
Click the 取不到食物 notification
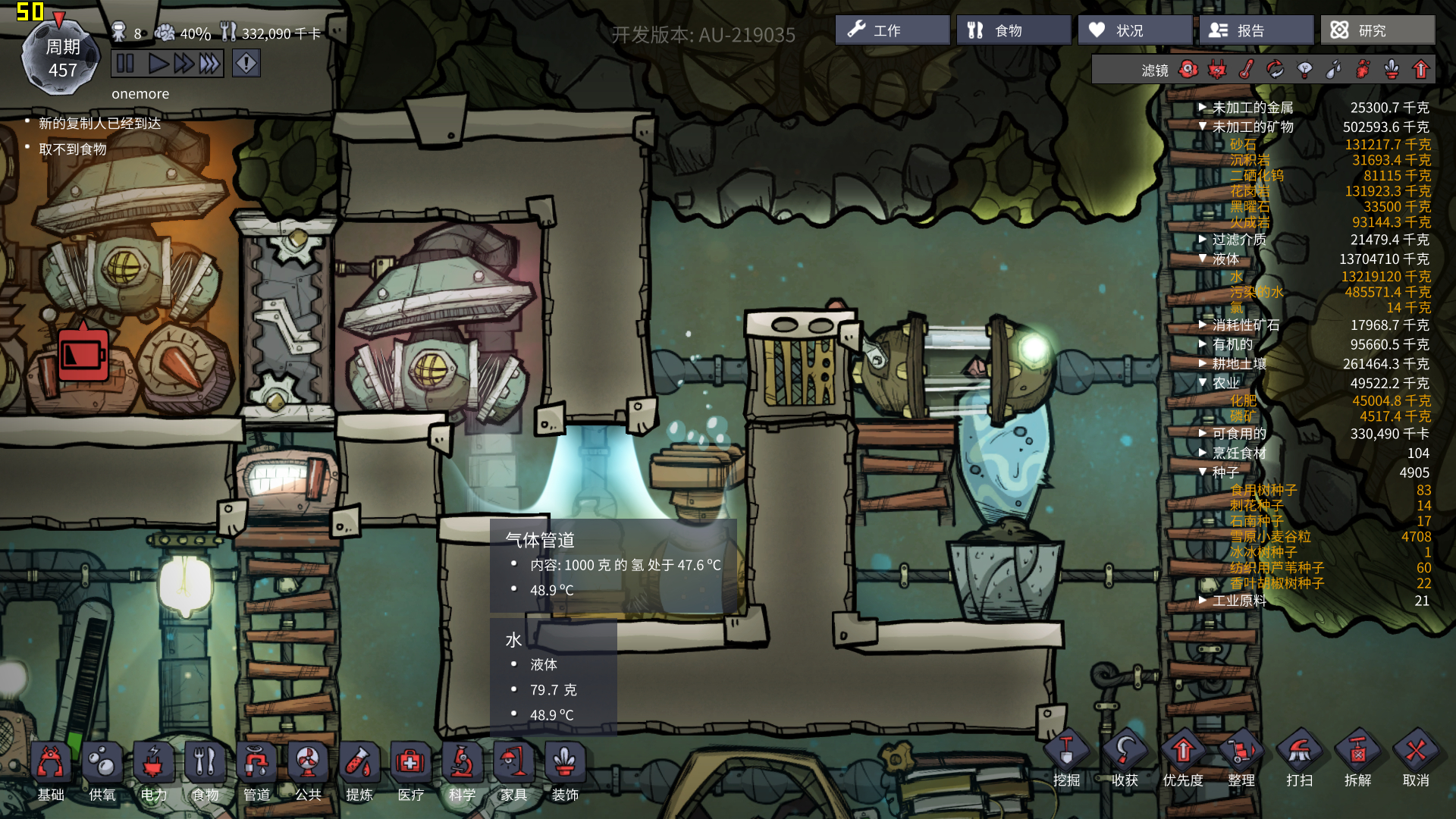pyautogui.click(x=73, y=149)
